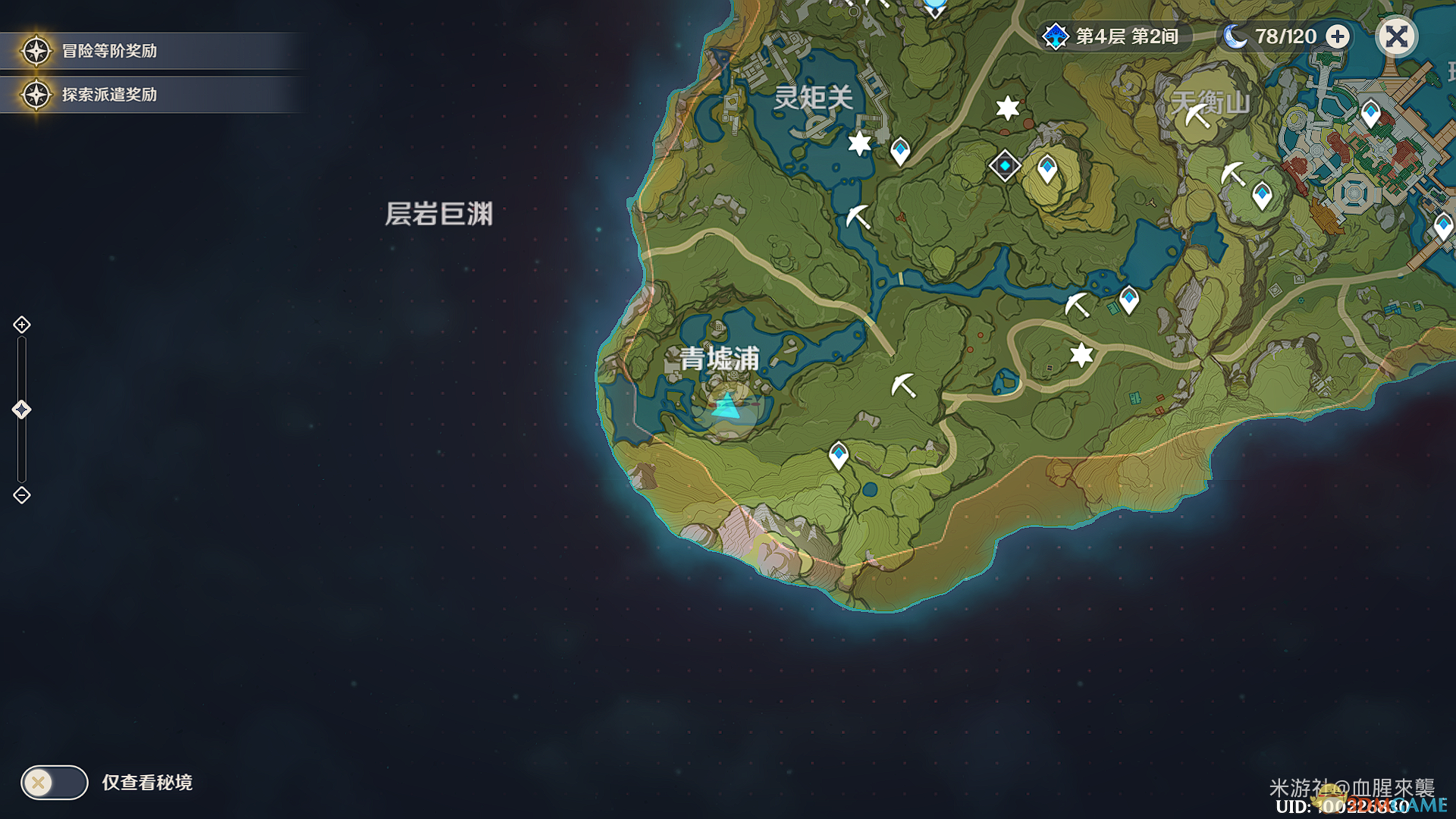Screen dimensions: 1456x819
Task: Toggle 仅查看秘境 domains-only filter
Action: (x=55, y=782)
